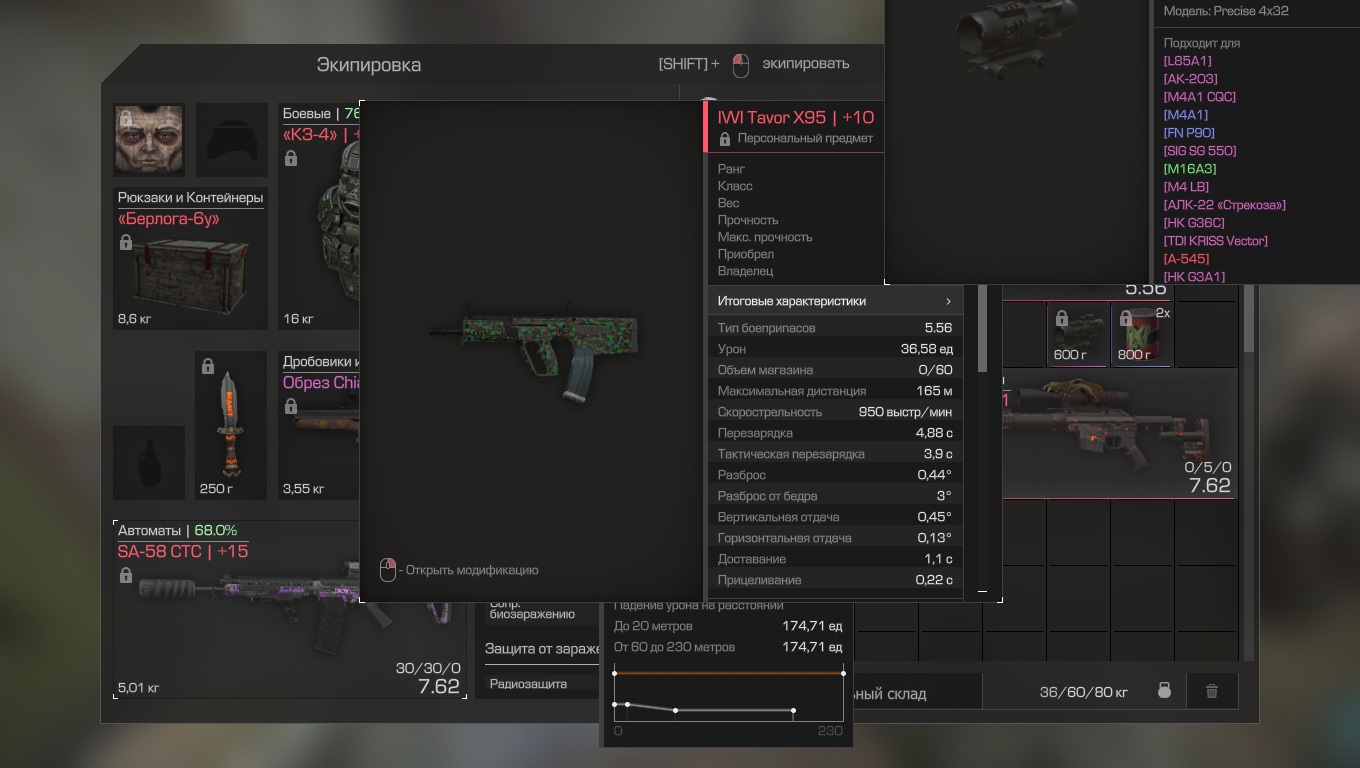Select the 800 г canned food stack
The height and width of the screenshot is (768, 1360).
(1142, 335)
